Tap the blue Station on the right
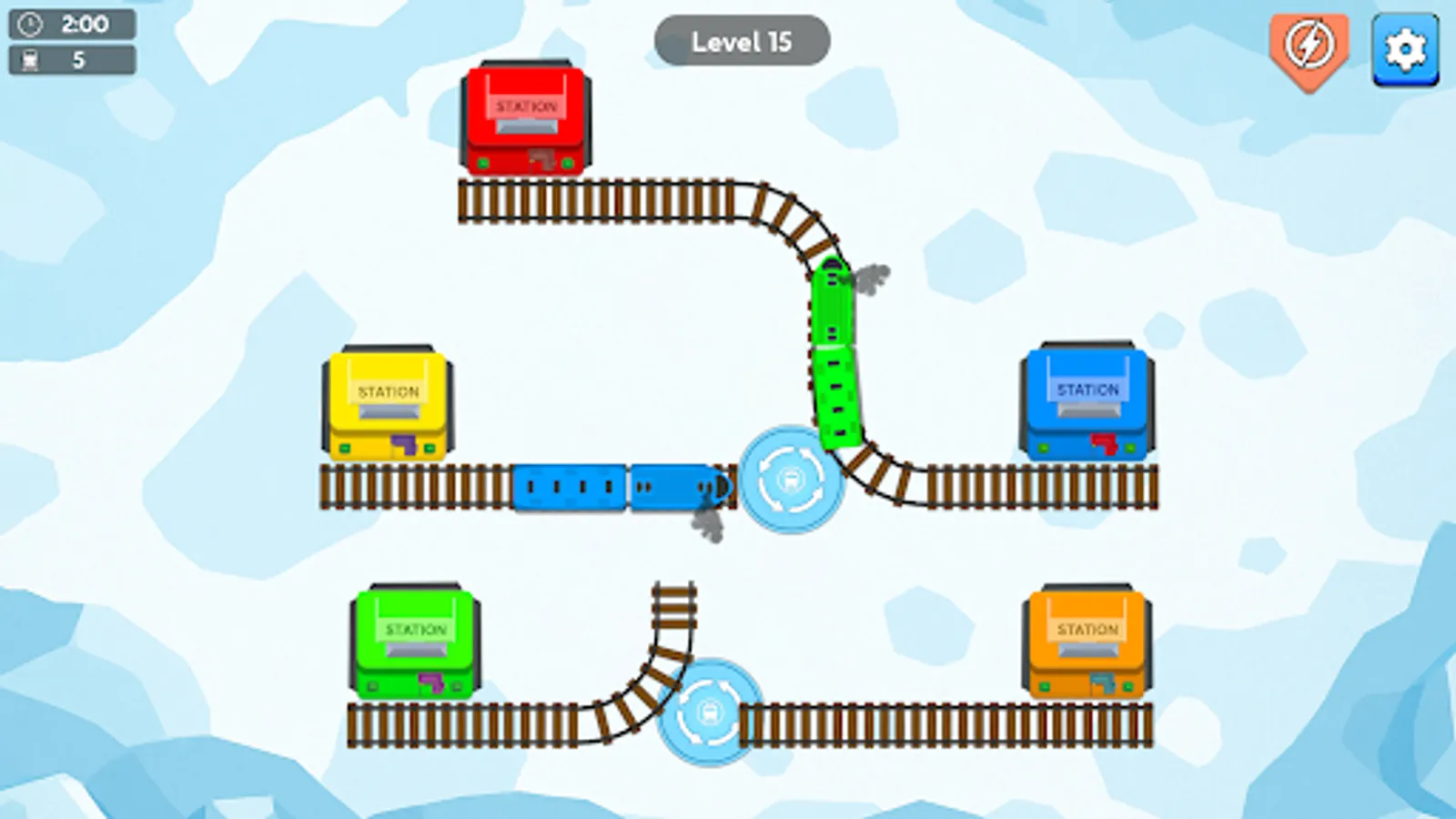The height and width of the screenshot is (819, 1456). [x=1087, y=400]
